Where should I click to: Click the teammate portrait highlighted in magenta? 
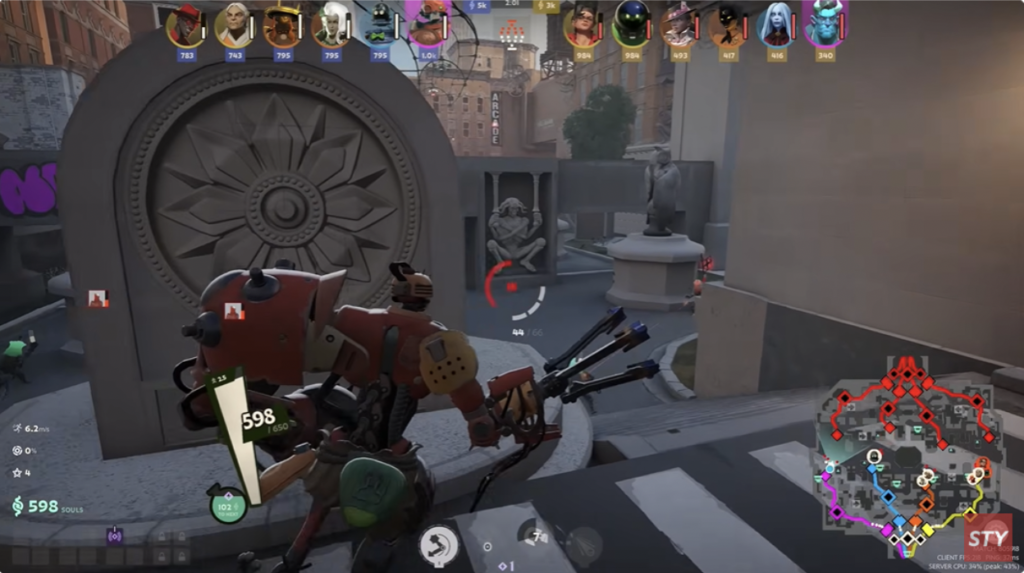click(429, 24)
